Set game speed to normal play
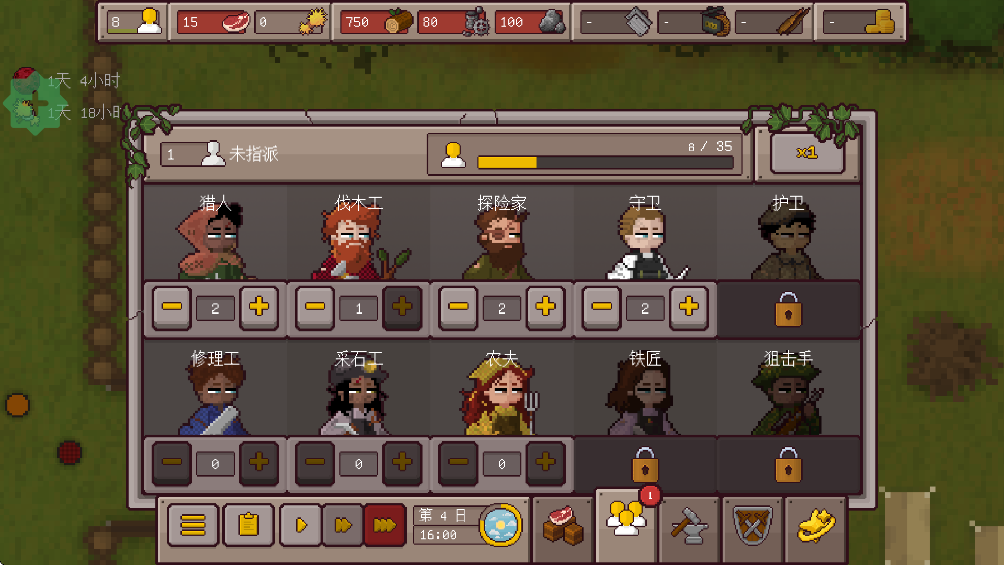Screen dimensions: 1004x565 coord(300,524)
